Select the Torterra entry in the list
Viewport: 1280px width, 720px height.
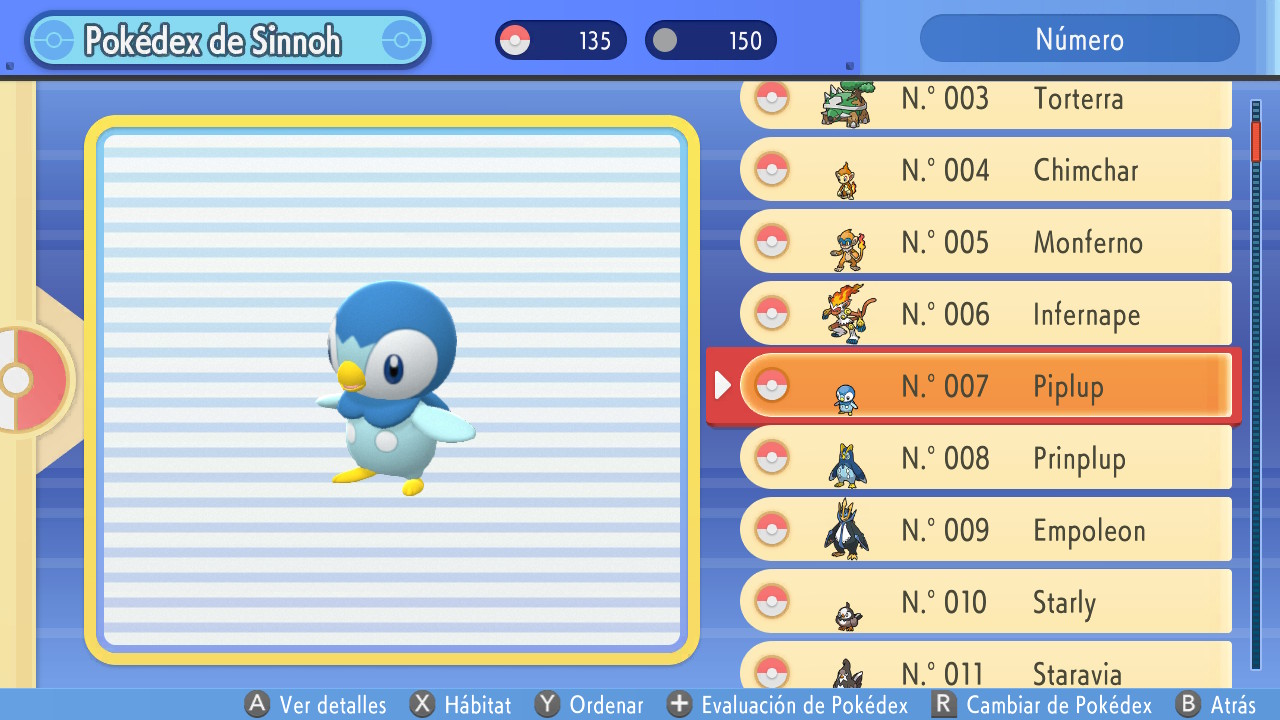[985, 100]
